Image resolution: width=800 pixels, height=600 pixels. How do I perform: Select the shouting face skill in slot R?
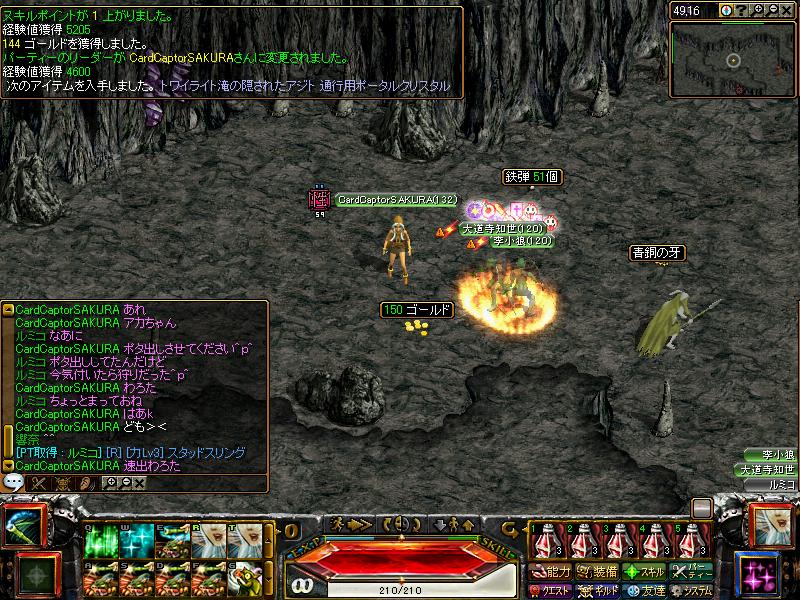pyautogui.click(x=207, y=542)
